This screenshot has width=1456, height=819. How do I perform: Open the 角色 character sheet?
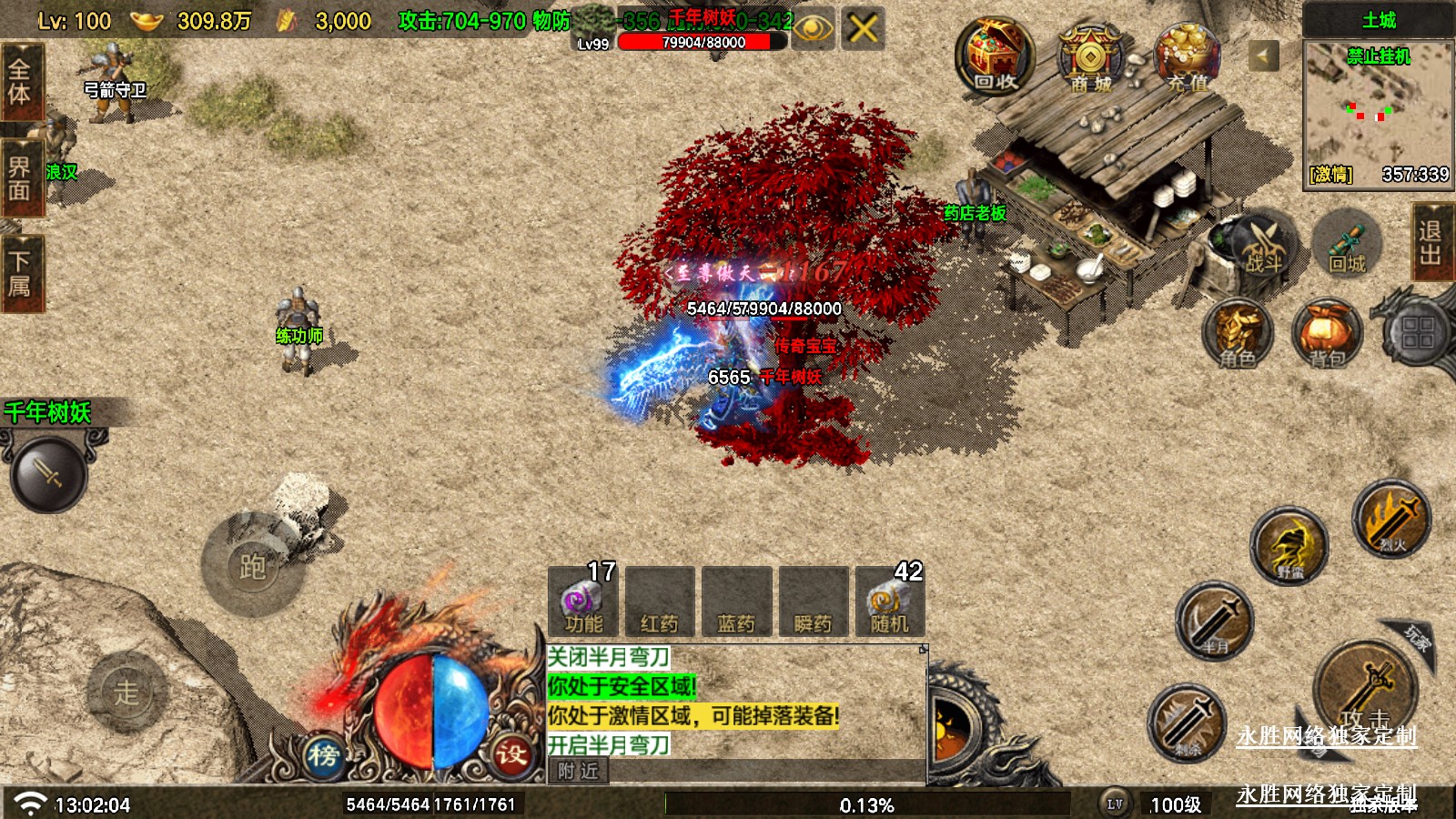click(1237, 333)
